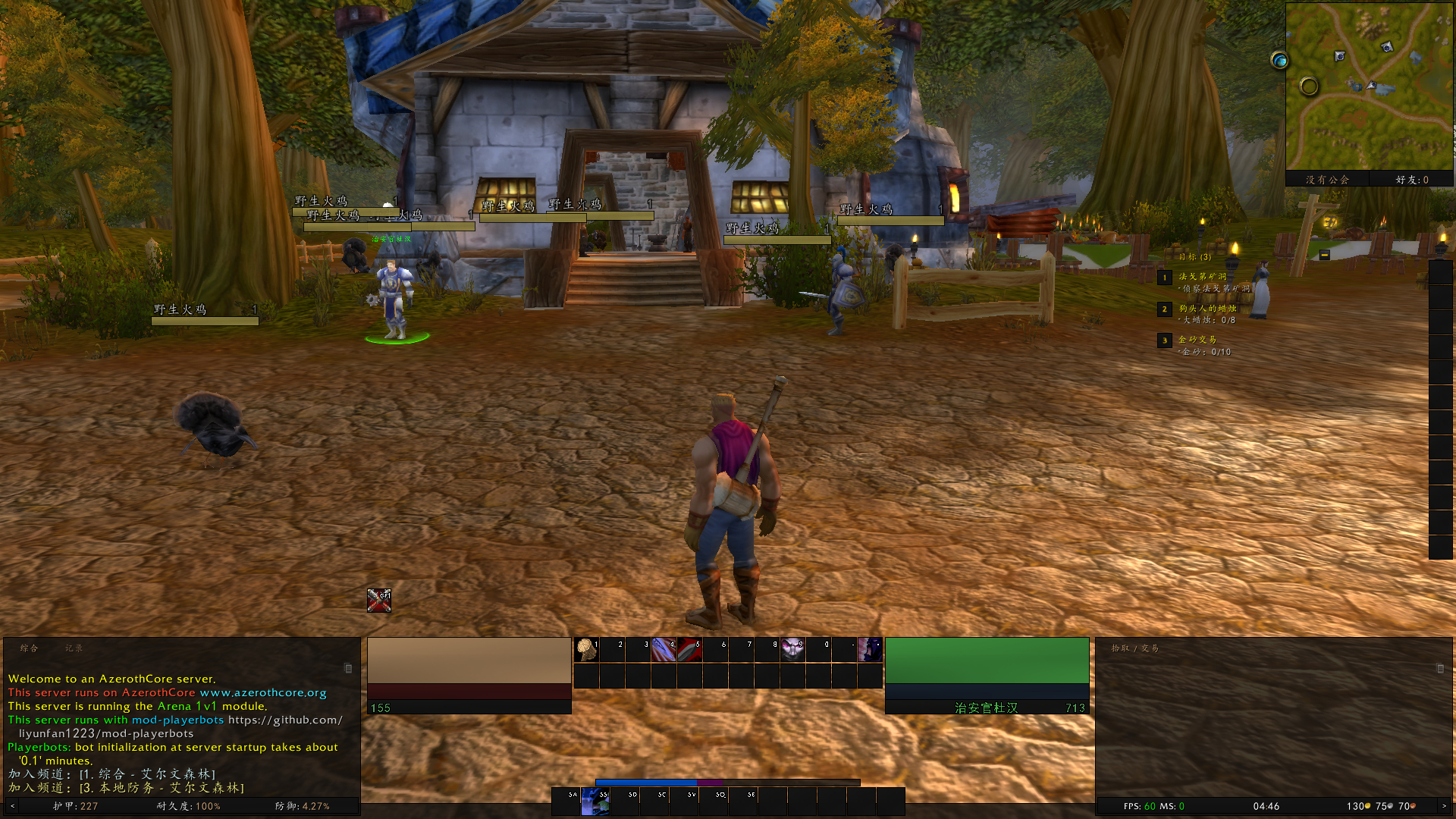The height and width of the screenshot is (819, 1456).
Task: Collapse the 目标 (3) objectives header
Action: [1197, 256]
